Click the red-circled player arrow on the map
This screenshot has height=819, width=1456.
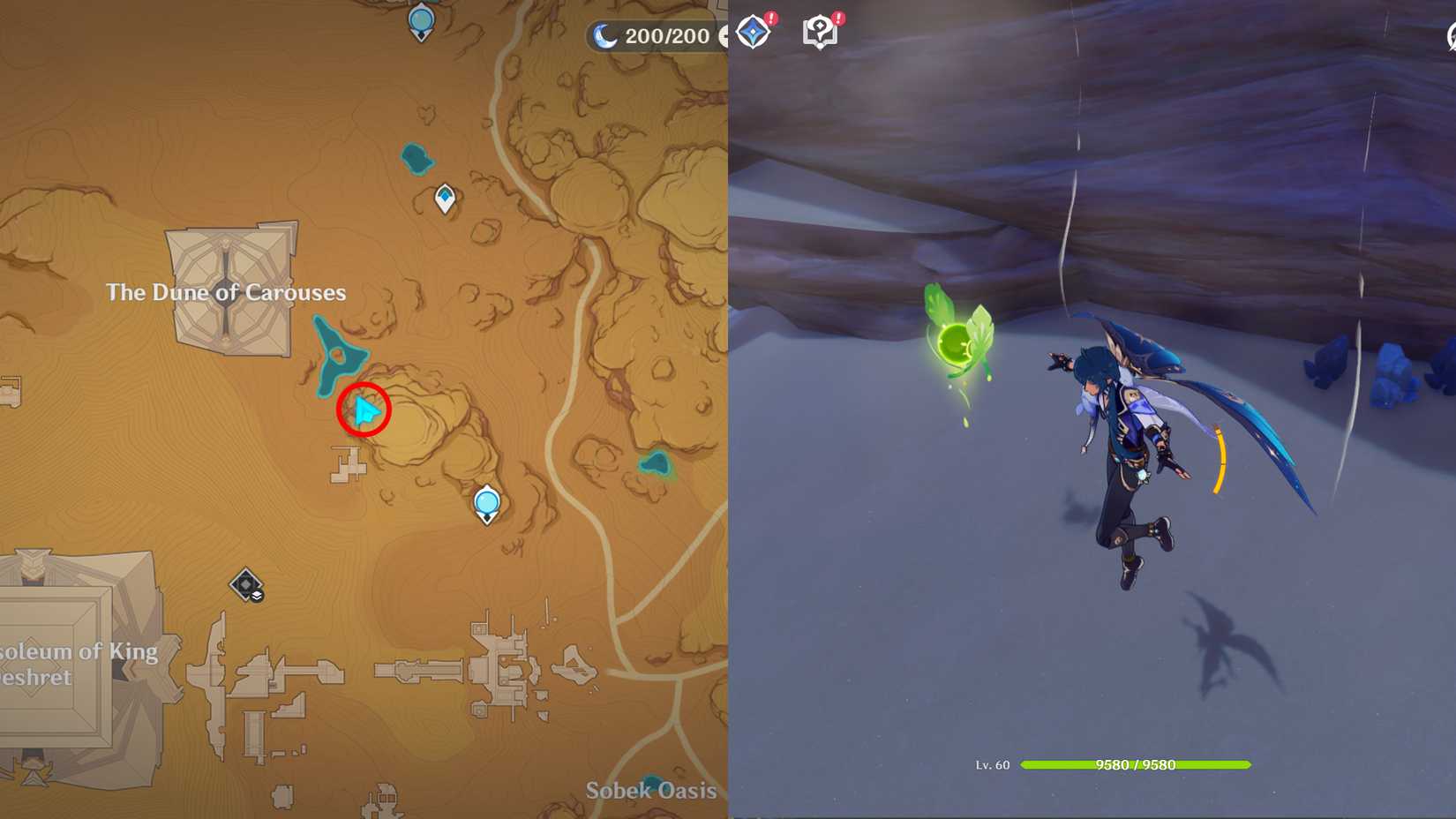(x=364, y=409)
